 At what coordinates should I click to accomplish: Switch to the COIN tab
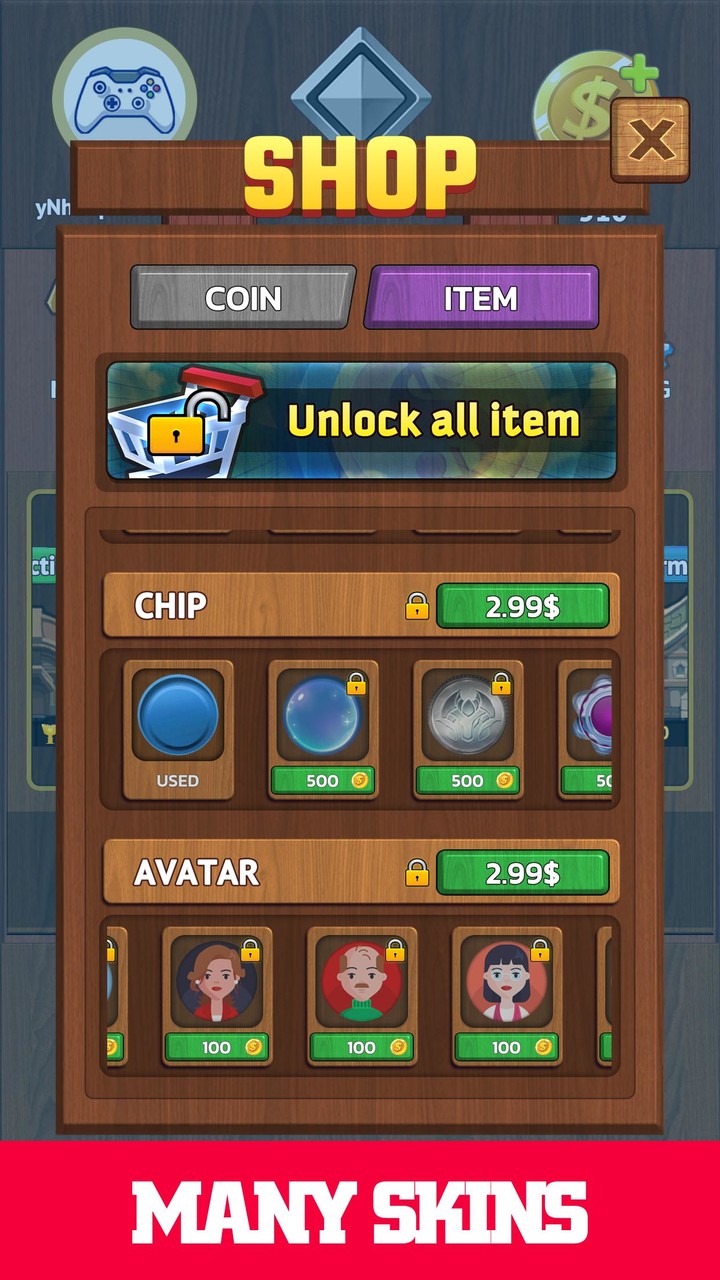pos(243,298)
